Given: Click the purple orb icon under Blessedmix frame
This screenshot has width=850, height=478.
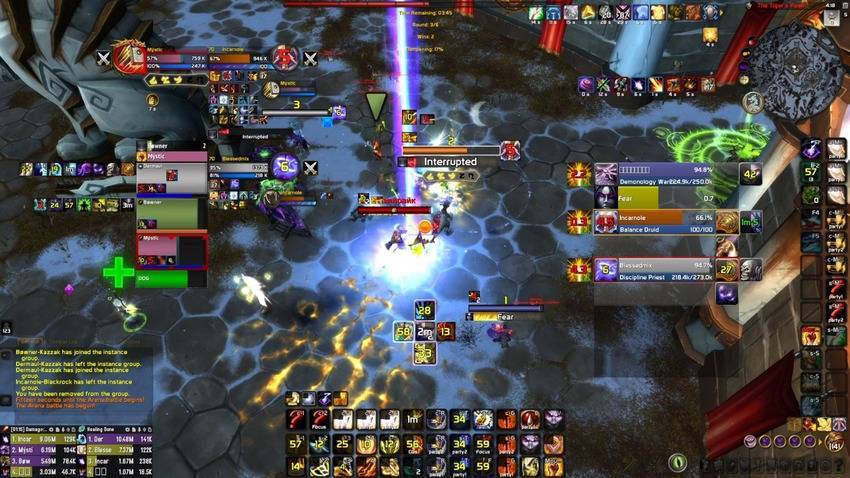Looking at the screenshot, I should tap(727, 294).
